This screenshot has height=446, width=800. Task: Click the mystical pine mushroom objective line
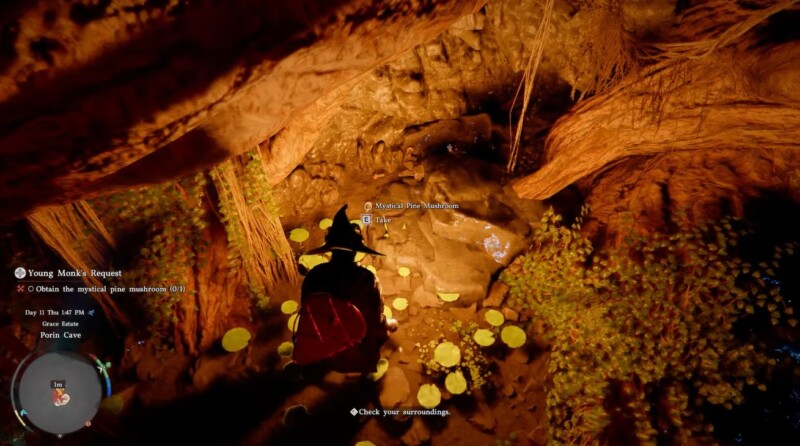coord(104,289)
